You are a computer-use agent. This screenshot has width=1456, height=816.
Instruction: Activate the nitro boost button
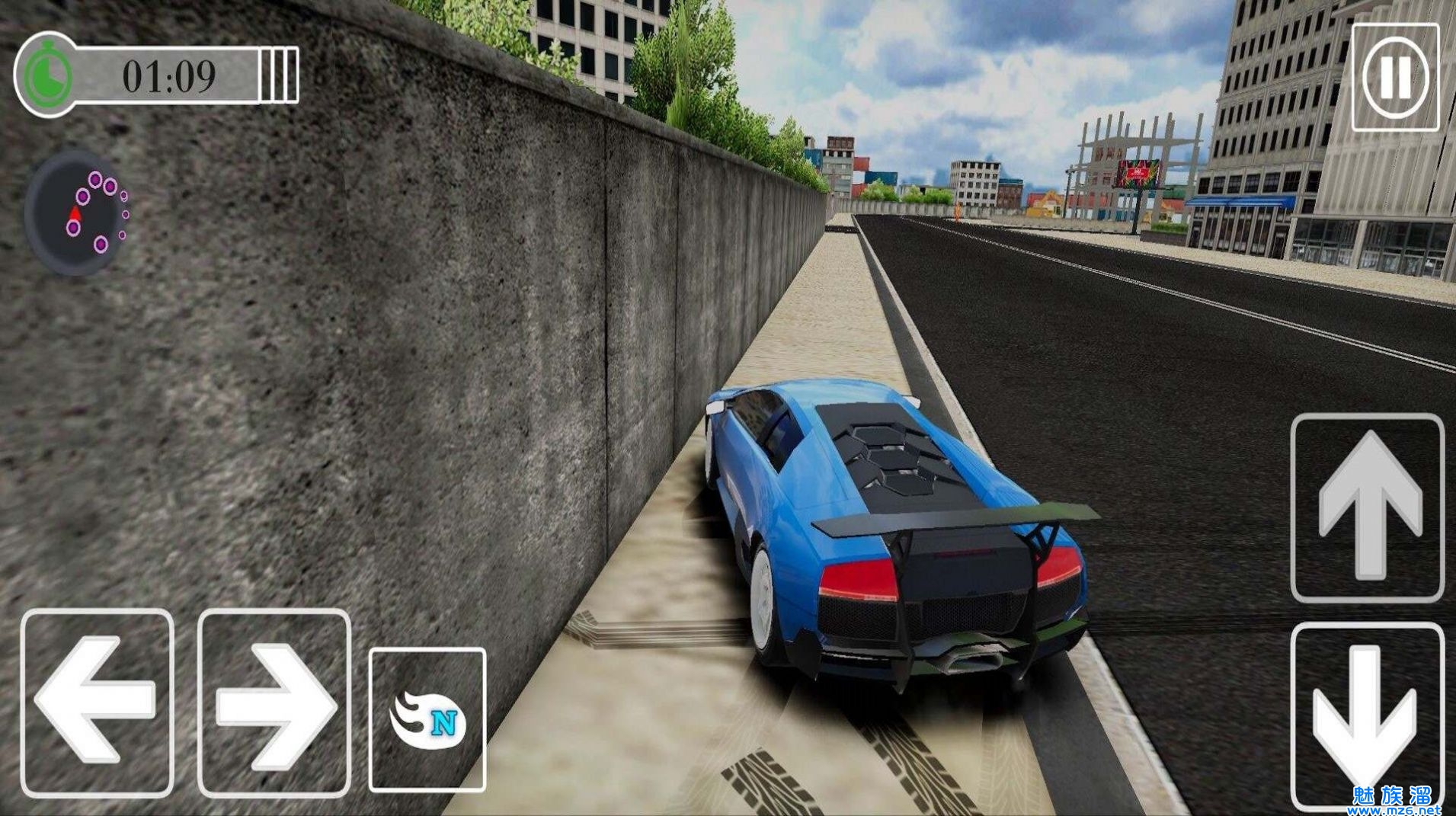[427, 719]
